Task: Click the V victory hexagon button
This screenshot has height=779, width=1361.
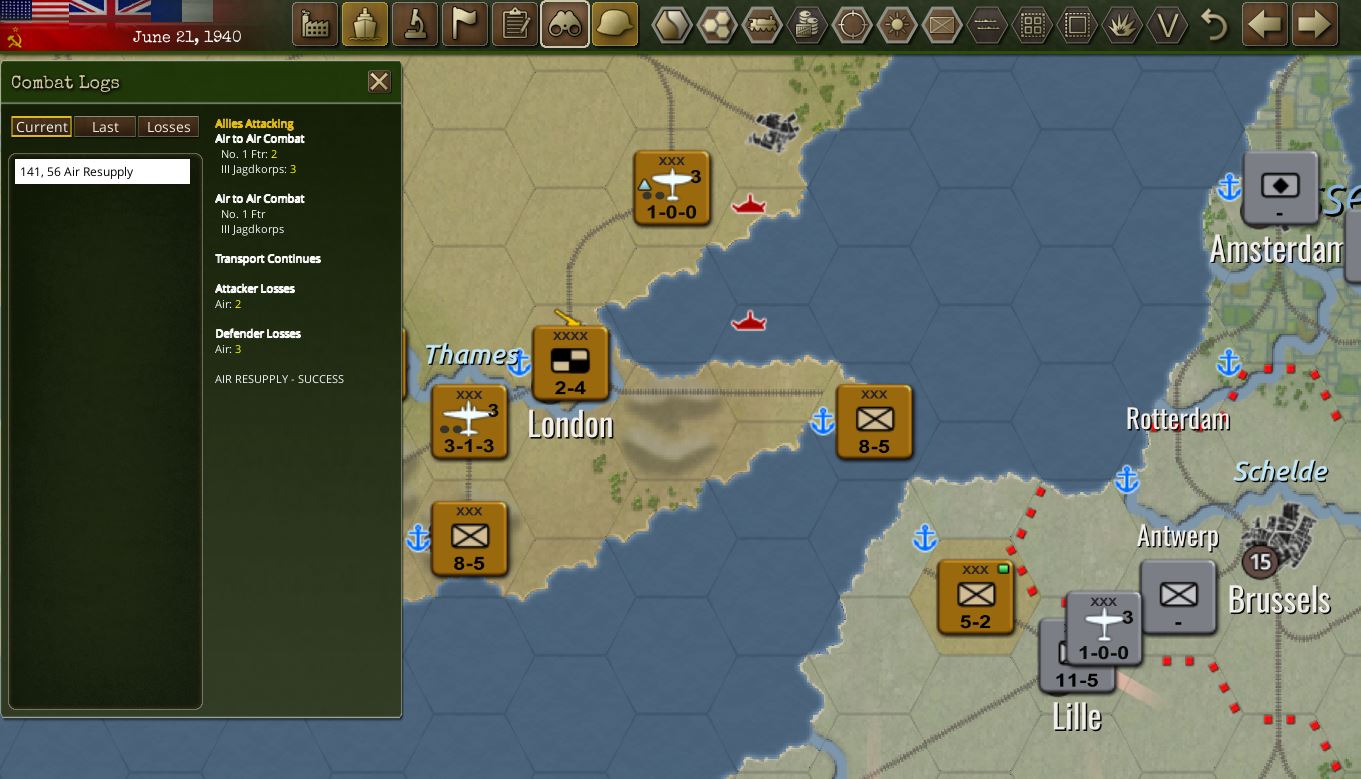Action: pyautogui.click(x=1167, y=24)
